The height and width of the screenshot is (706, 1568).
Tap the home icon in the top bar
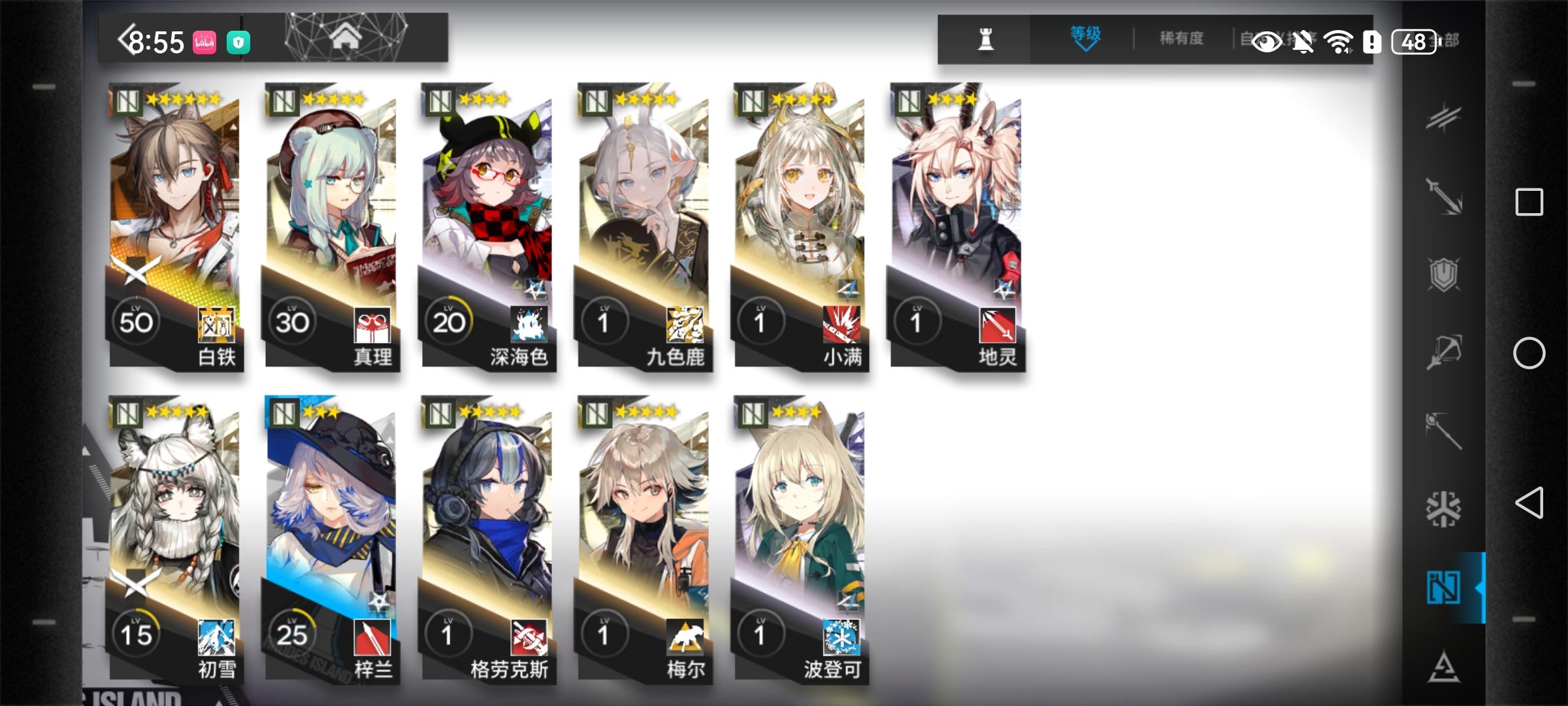click(x=344, y=39)
